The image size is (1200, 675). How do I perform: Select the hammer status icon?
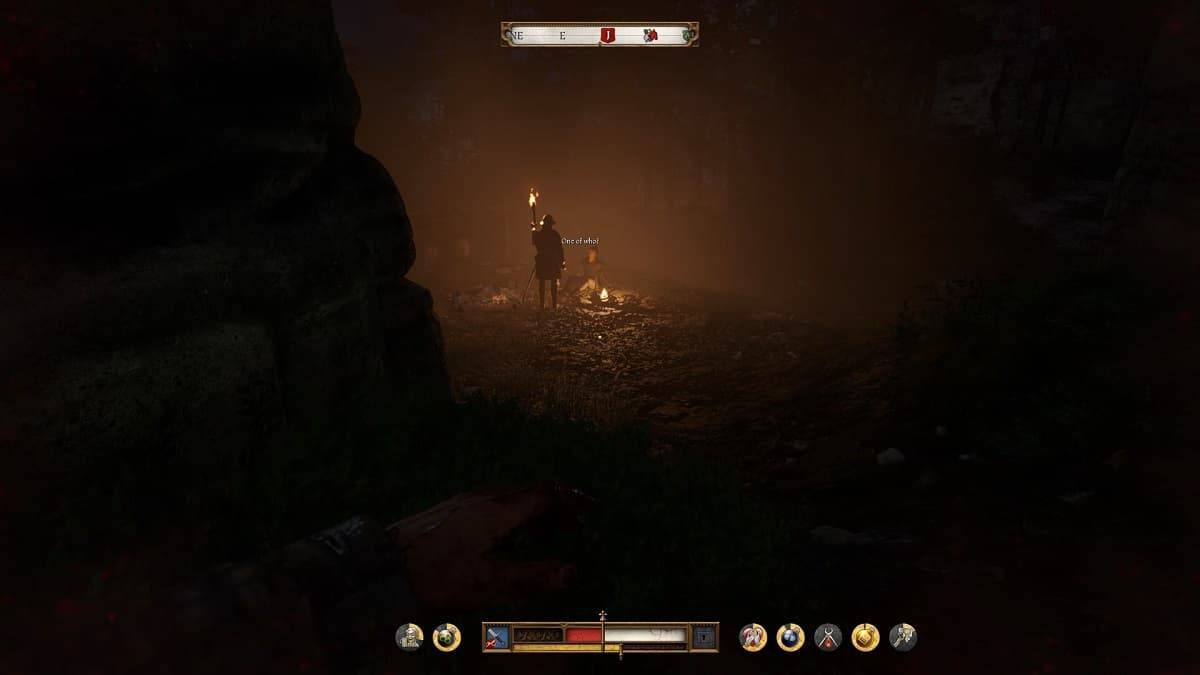point(903,637)
